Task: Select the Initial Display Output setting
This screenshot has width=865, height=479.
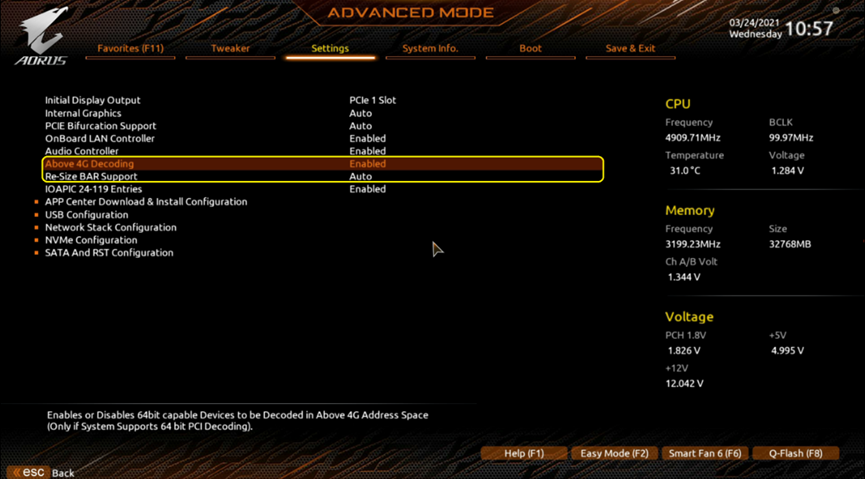Action: point(93,100)
